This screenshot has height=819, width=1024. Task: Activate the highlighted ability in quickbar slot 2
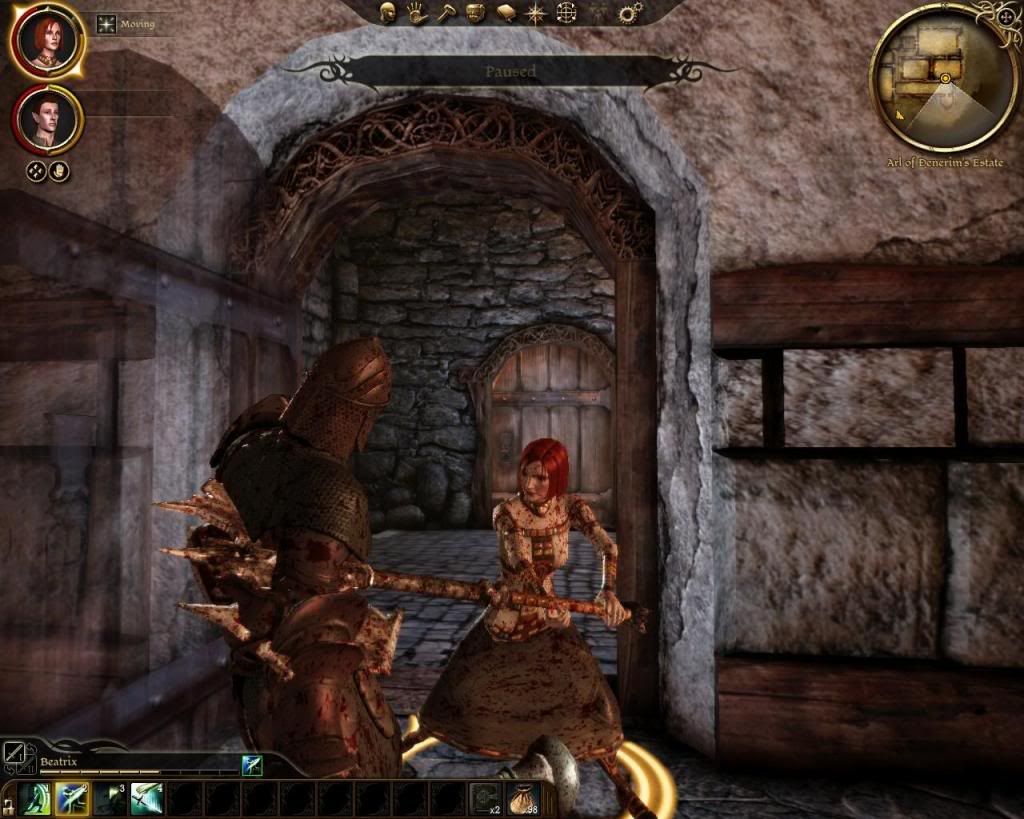[71, 800]
